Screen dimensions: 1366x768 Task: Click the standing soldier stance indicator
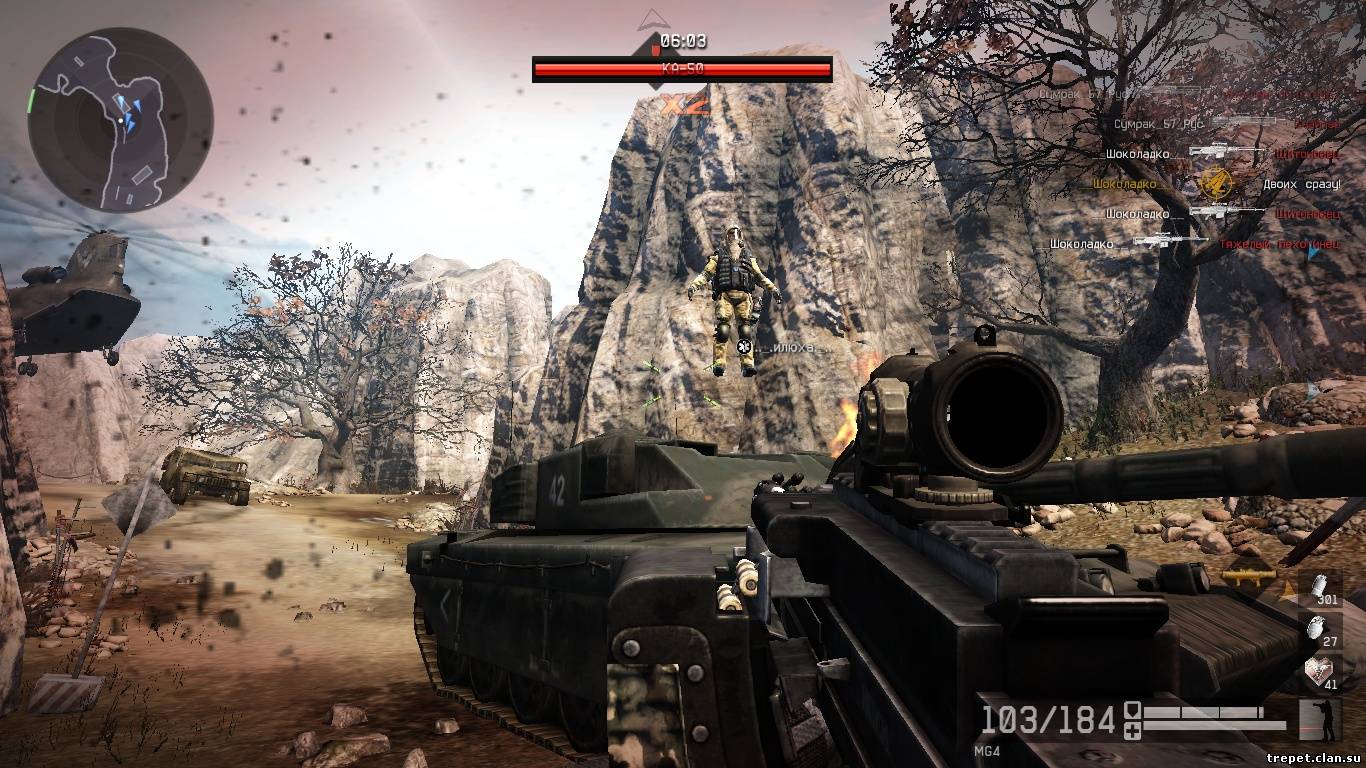tap(1320, 720)
